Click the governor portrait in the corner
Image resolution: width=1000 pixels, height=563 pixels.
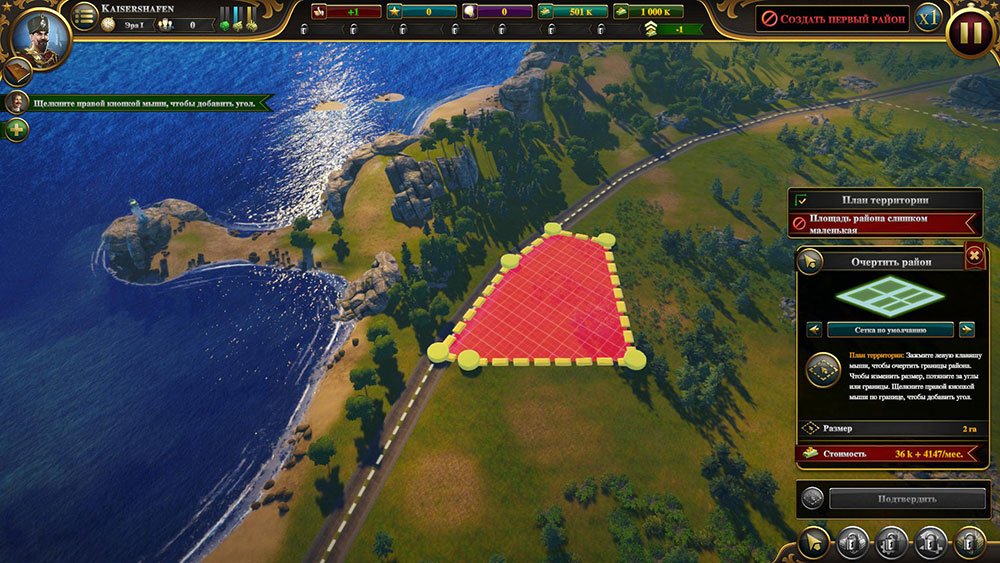tap(37, 34)
